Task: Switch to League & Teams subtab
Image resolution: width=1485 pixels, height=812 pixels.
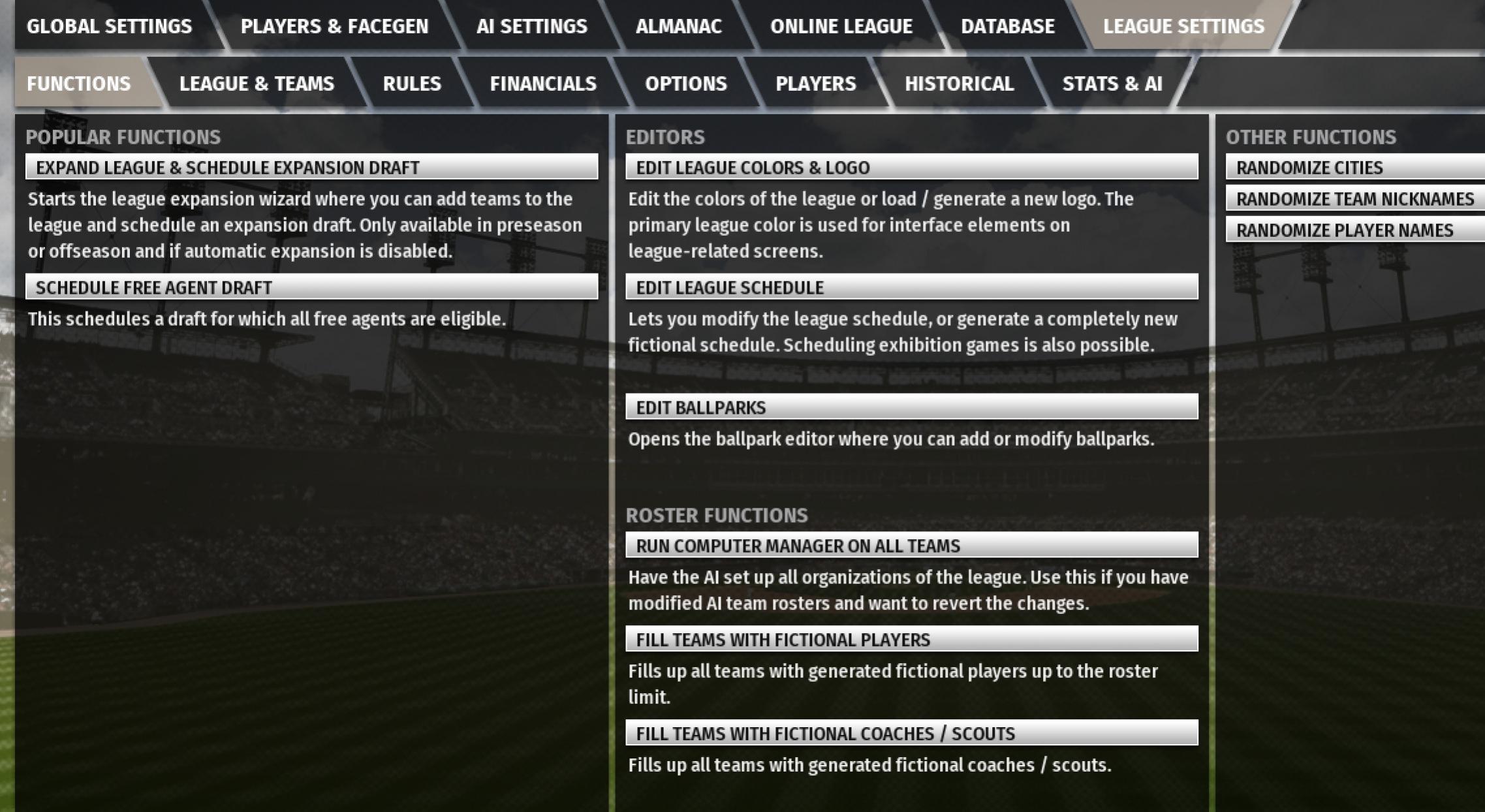Action: [x=257, y=84]
